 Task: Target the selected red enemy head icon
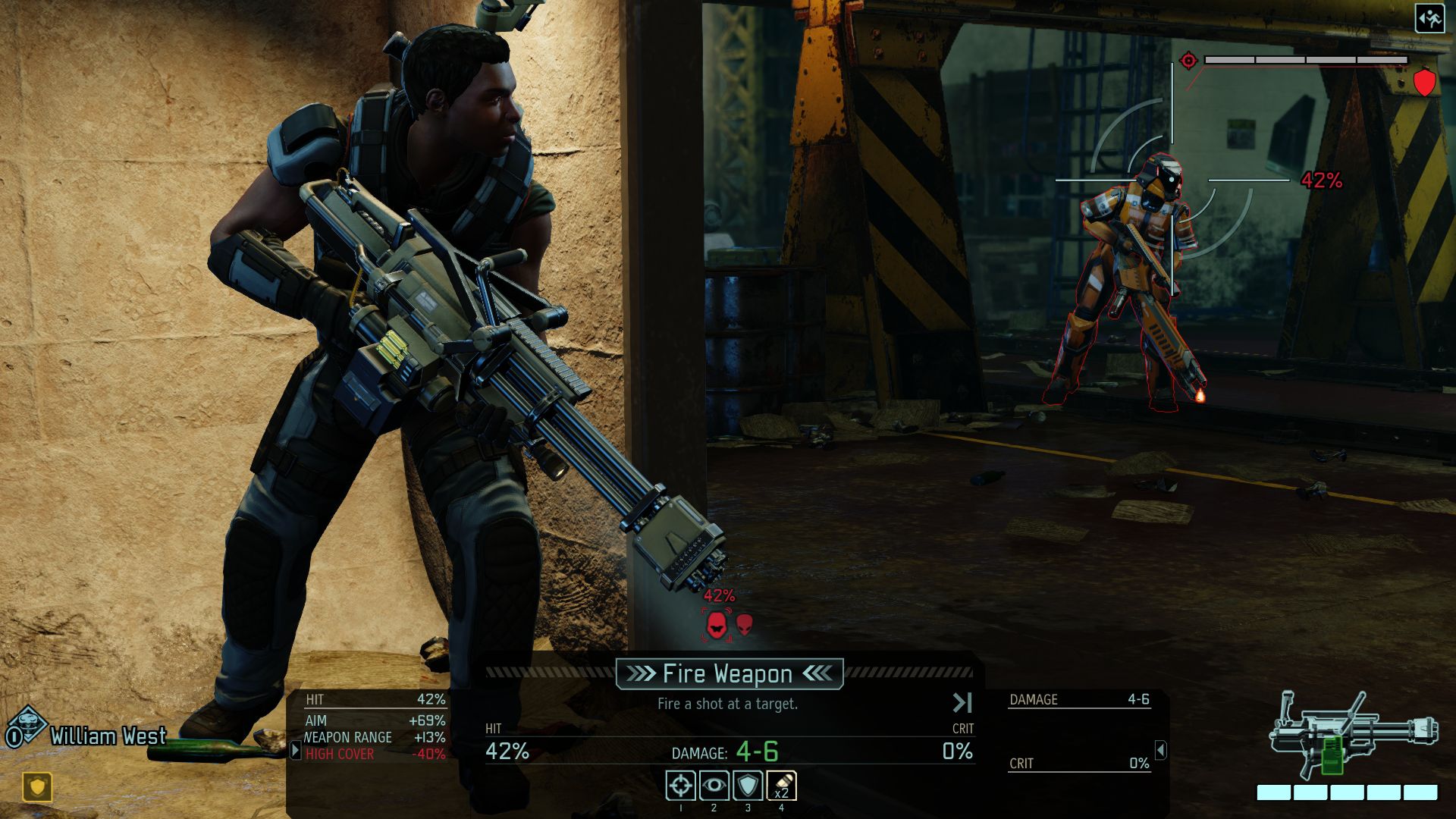pos(717,625)
